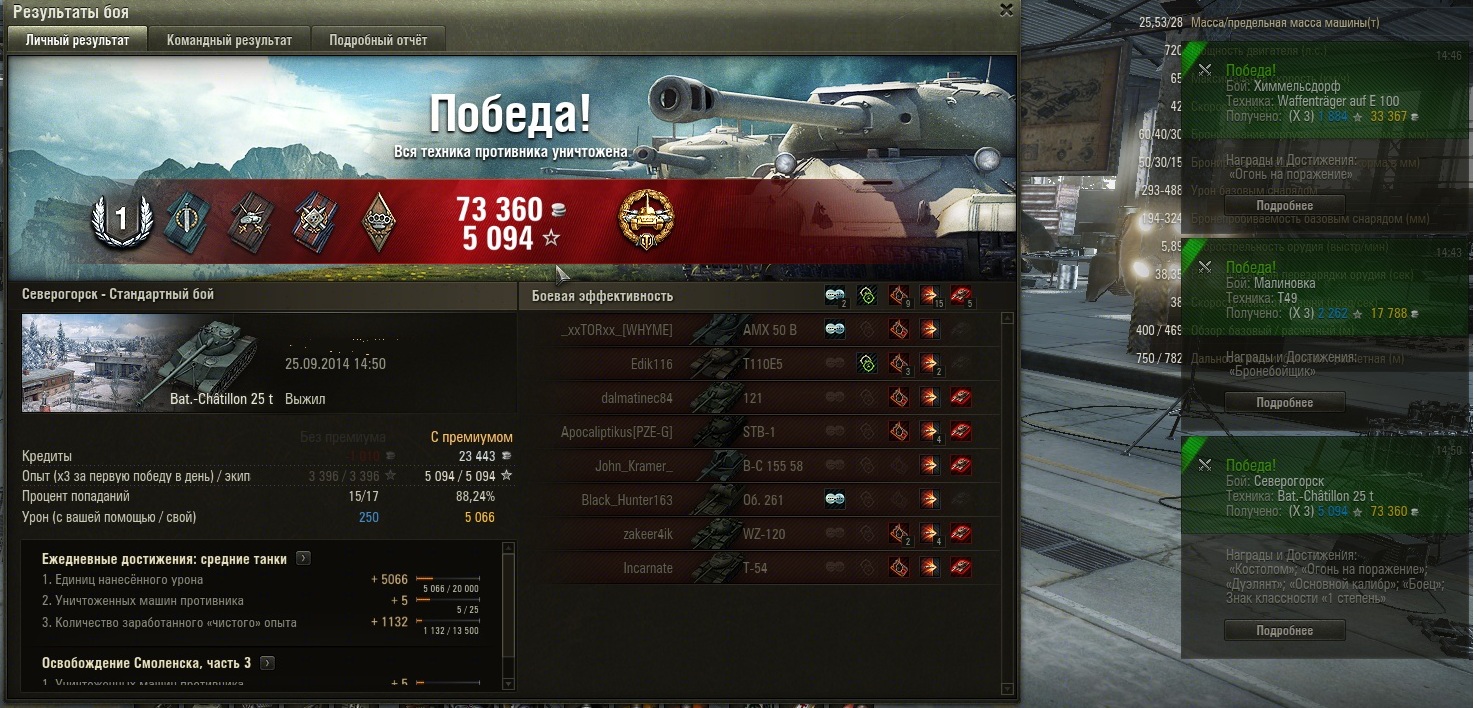Choose zakeer4ik's WZ-120 row

click(x=760, y=534)
